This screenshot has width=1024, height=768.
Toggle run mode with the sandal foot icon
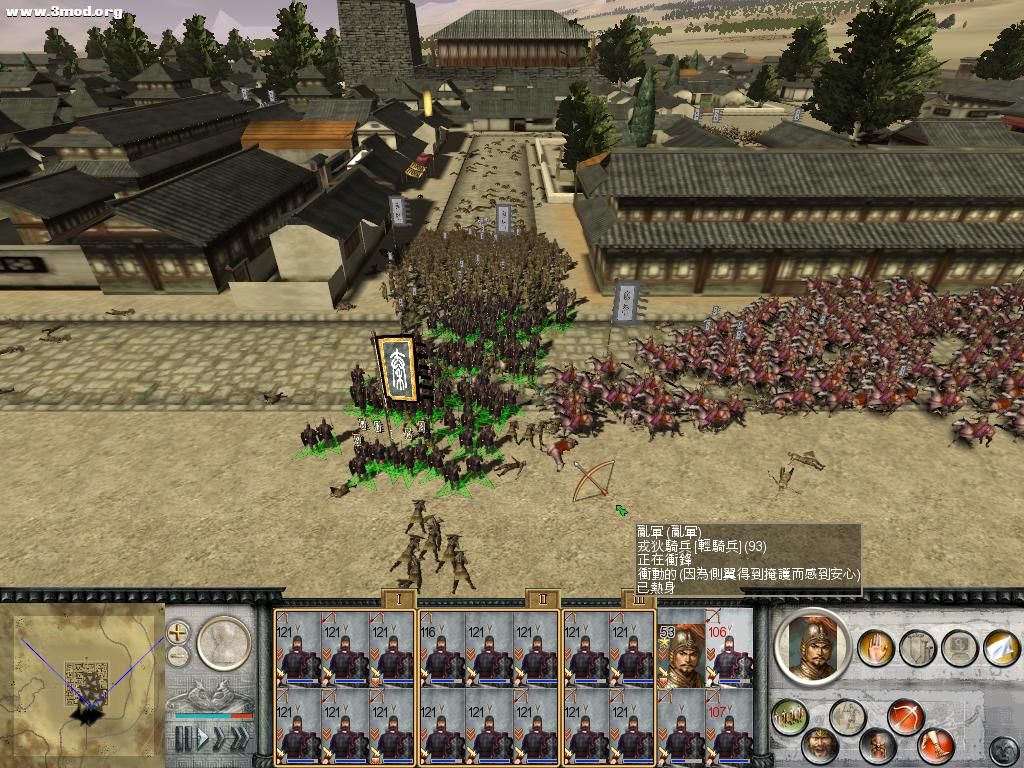(937, 745)
